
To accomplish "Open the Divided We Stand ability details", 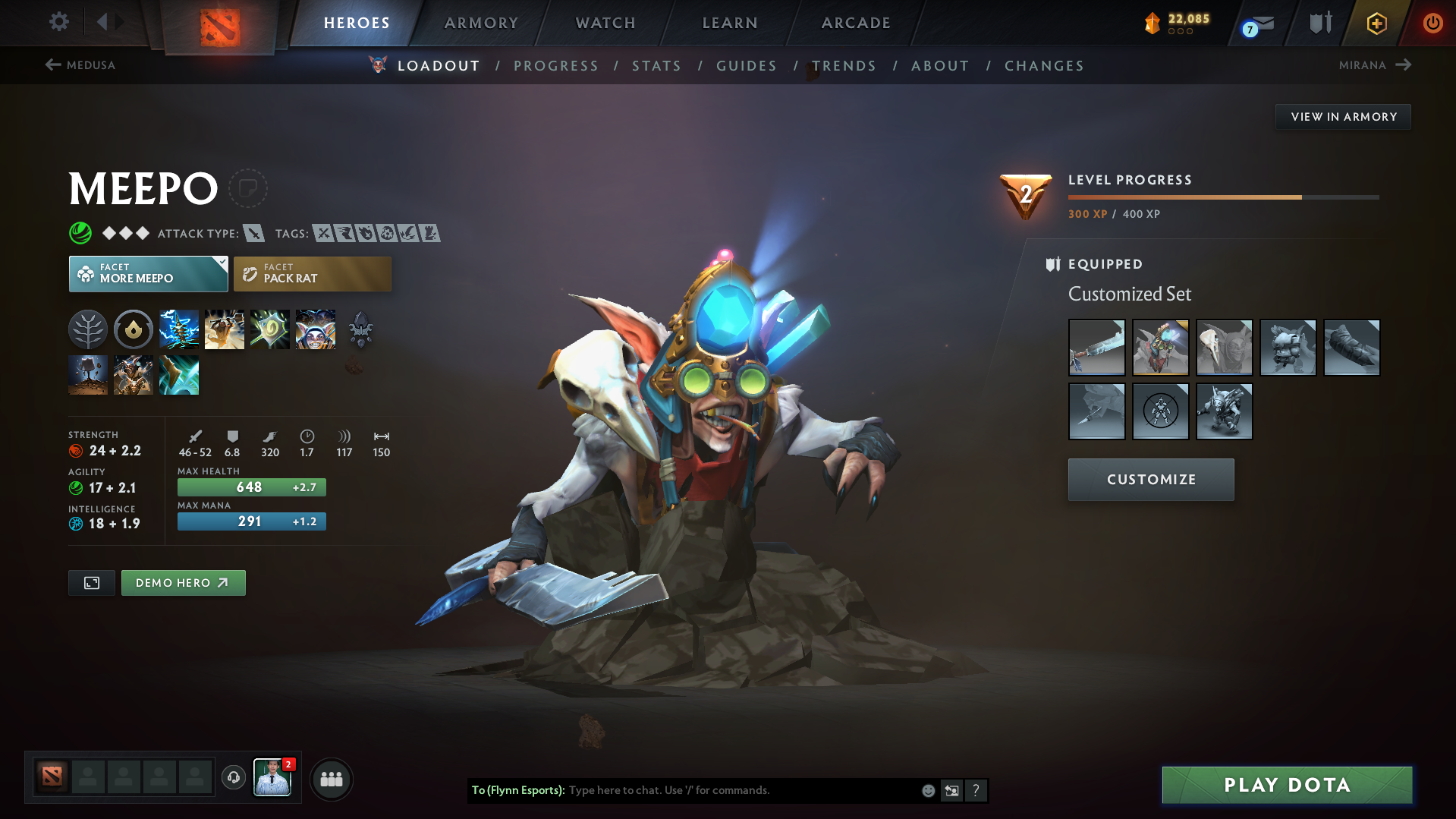I will click(315, 329).
